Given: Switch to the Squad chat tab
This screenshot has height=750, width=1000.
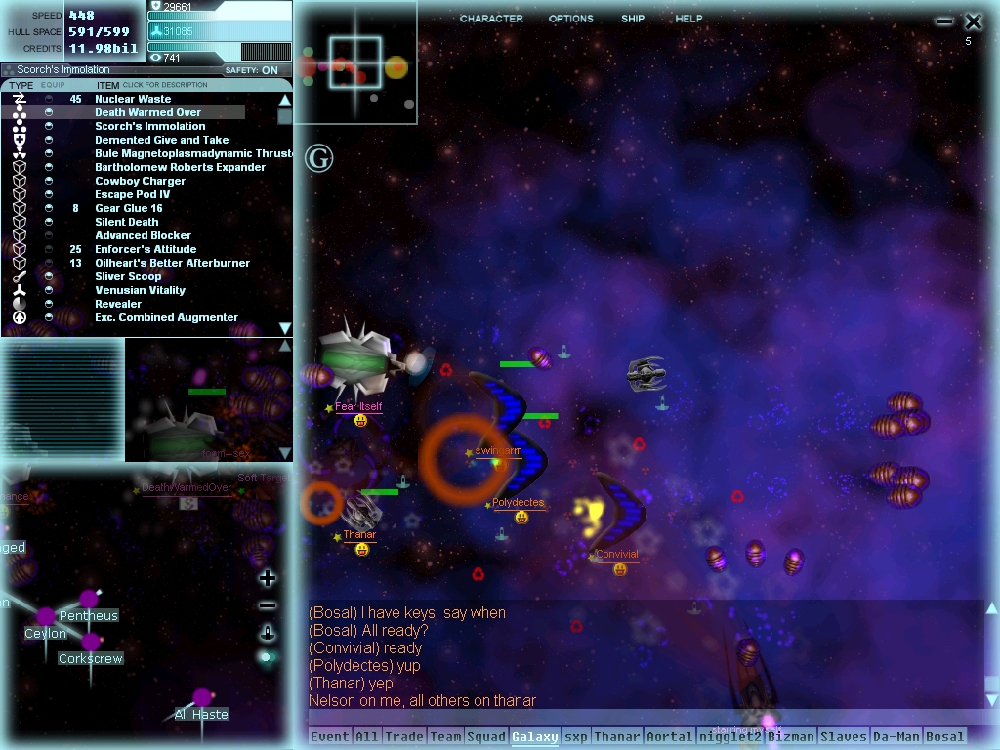Looking at the screenshot, I should [x=487, y=737].
